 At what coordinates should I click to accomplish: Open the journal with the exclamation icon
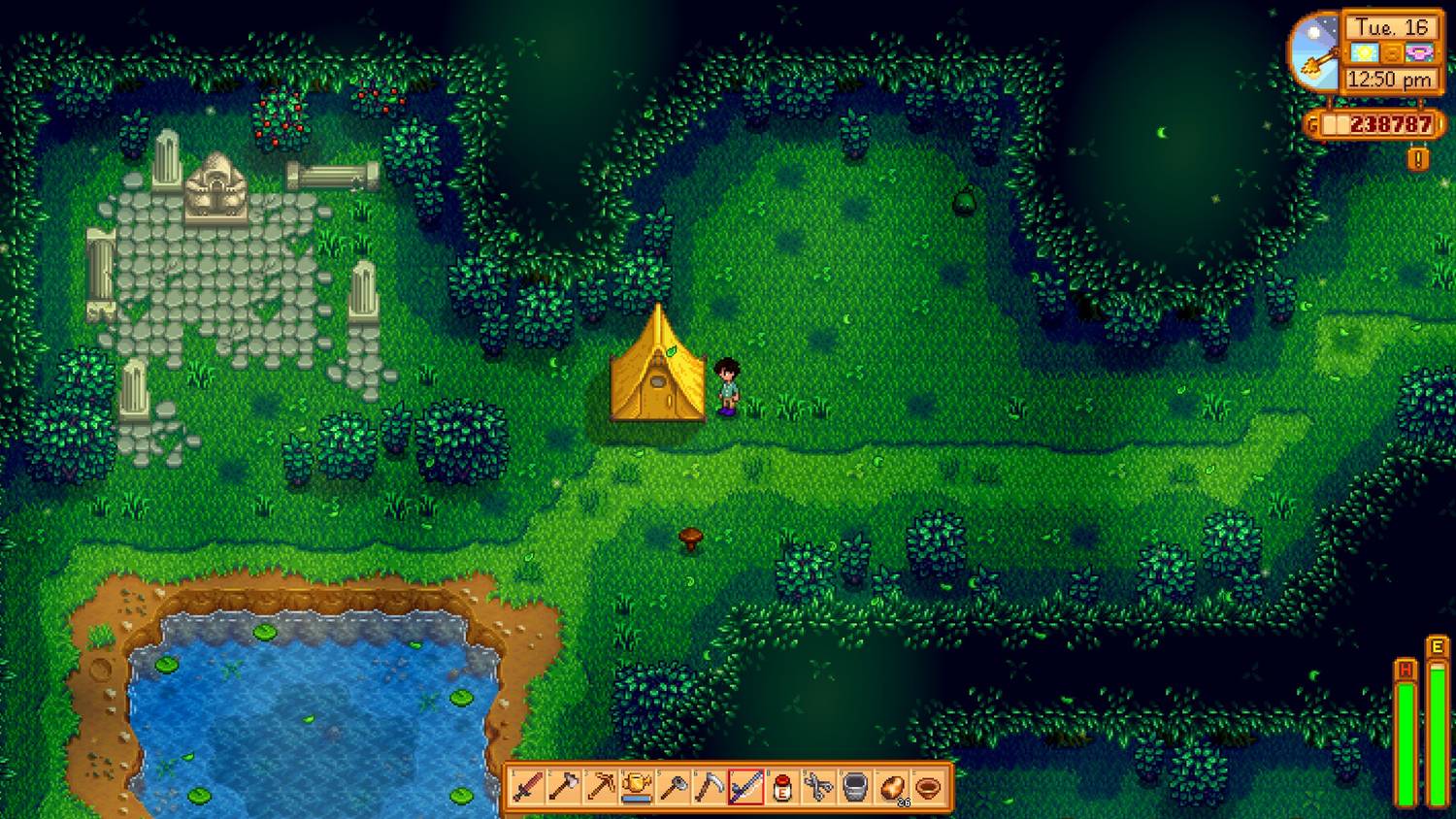[x=1418, y=158]
